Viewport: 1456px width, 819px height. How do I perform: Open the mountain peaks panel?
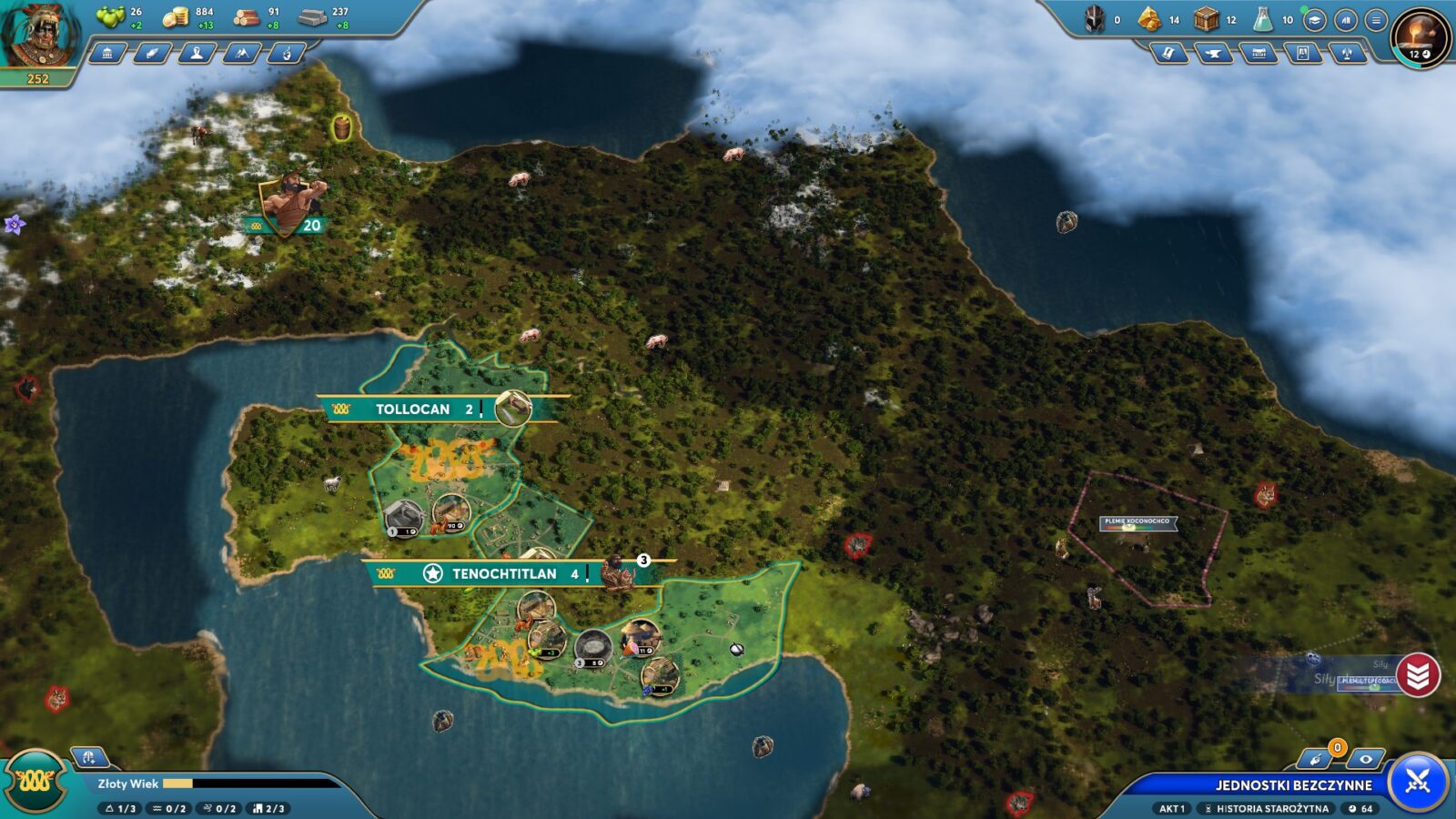coord(241,54)
